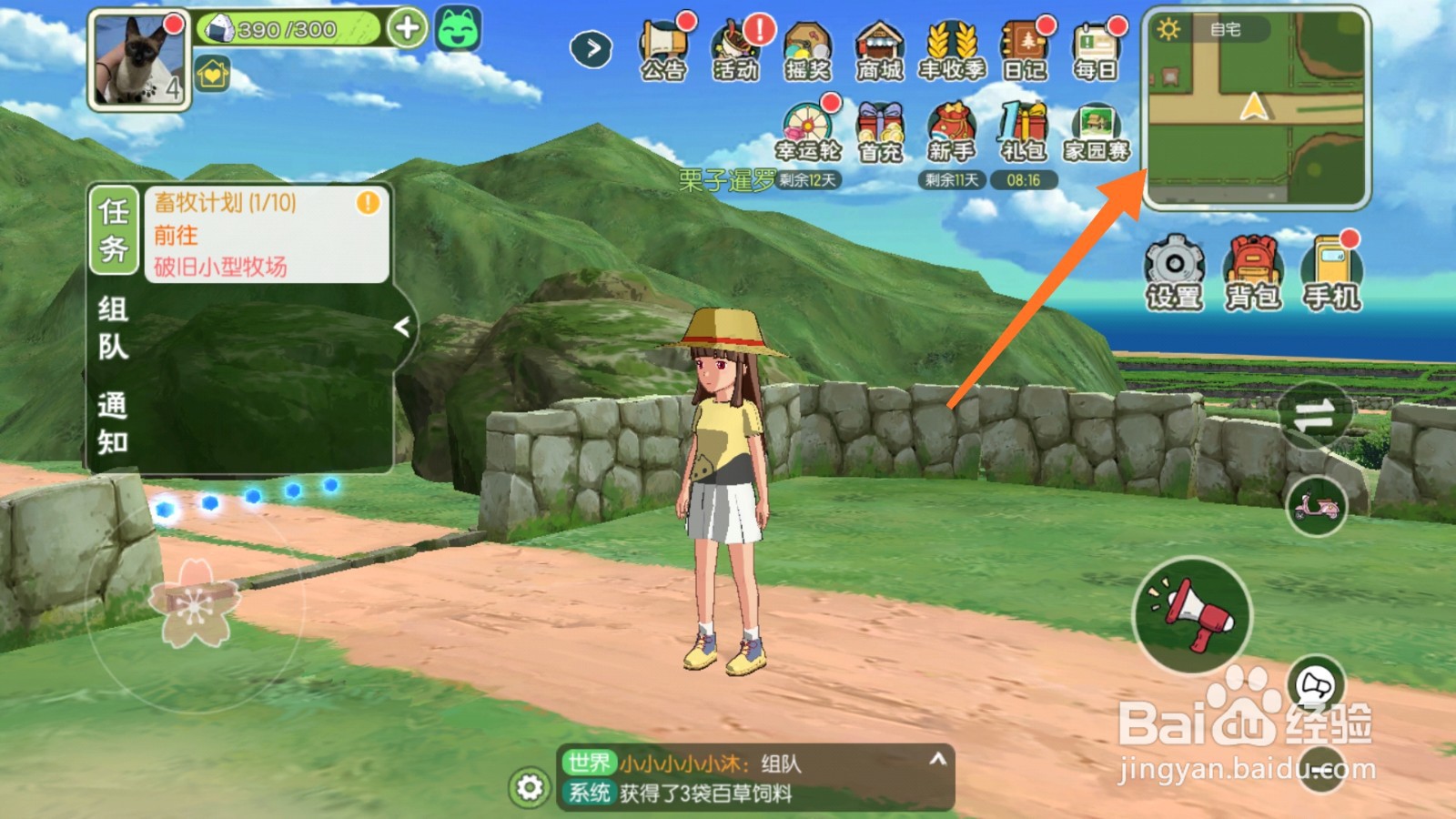Image resolution: width=1456 pixels, height=819 pixels.
Task: Open the 幸运轮 lucky wheel
Action: tap(807, 132)
